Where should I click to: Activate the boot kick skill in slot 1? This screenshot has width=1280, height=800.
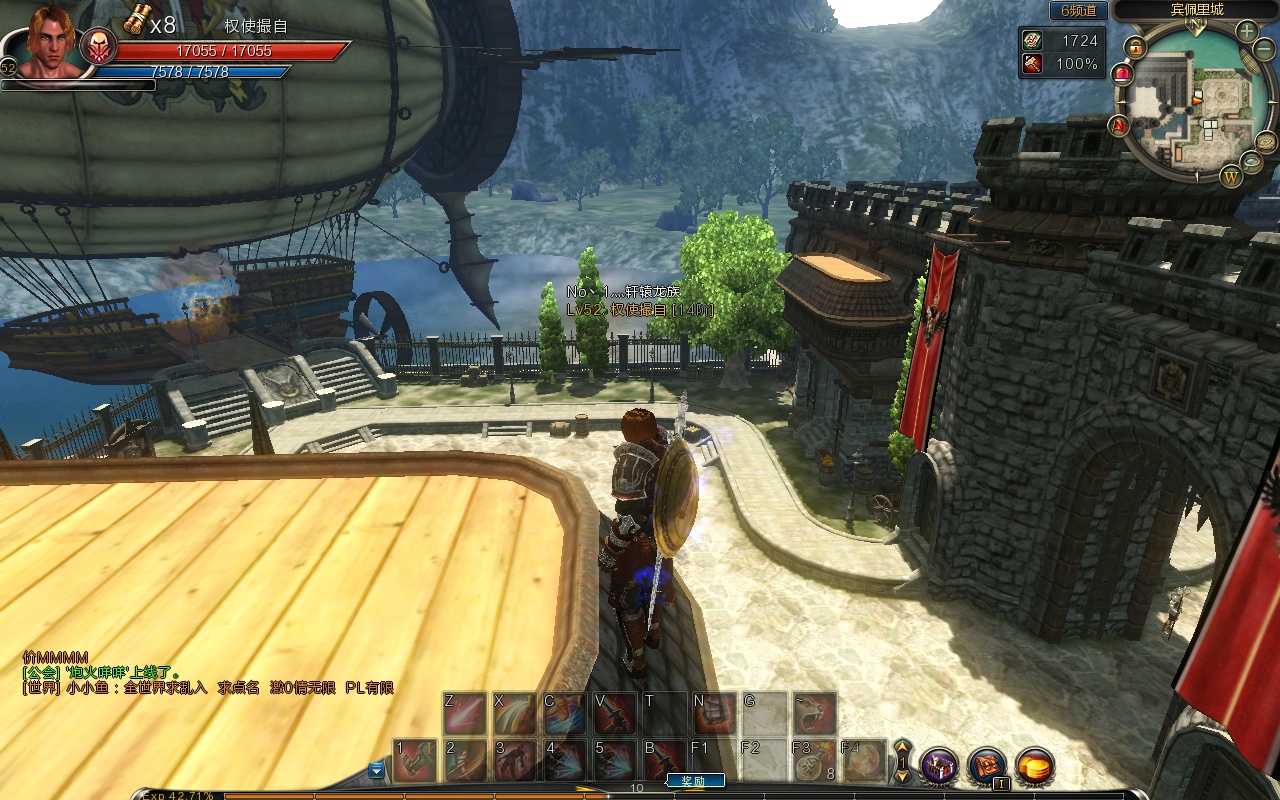tap(414, 761)
